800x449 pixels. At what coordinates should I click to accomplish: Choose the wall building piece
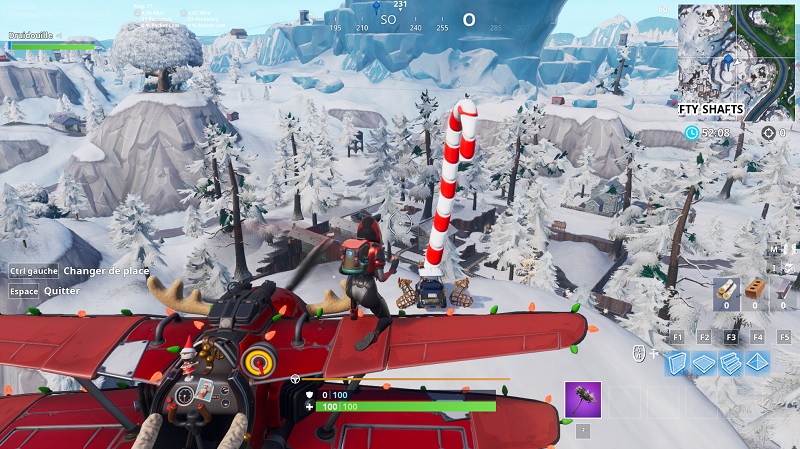tap(678, 363)
